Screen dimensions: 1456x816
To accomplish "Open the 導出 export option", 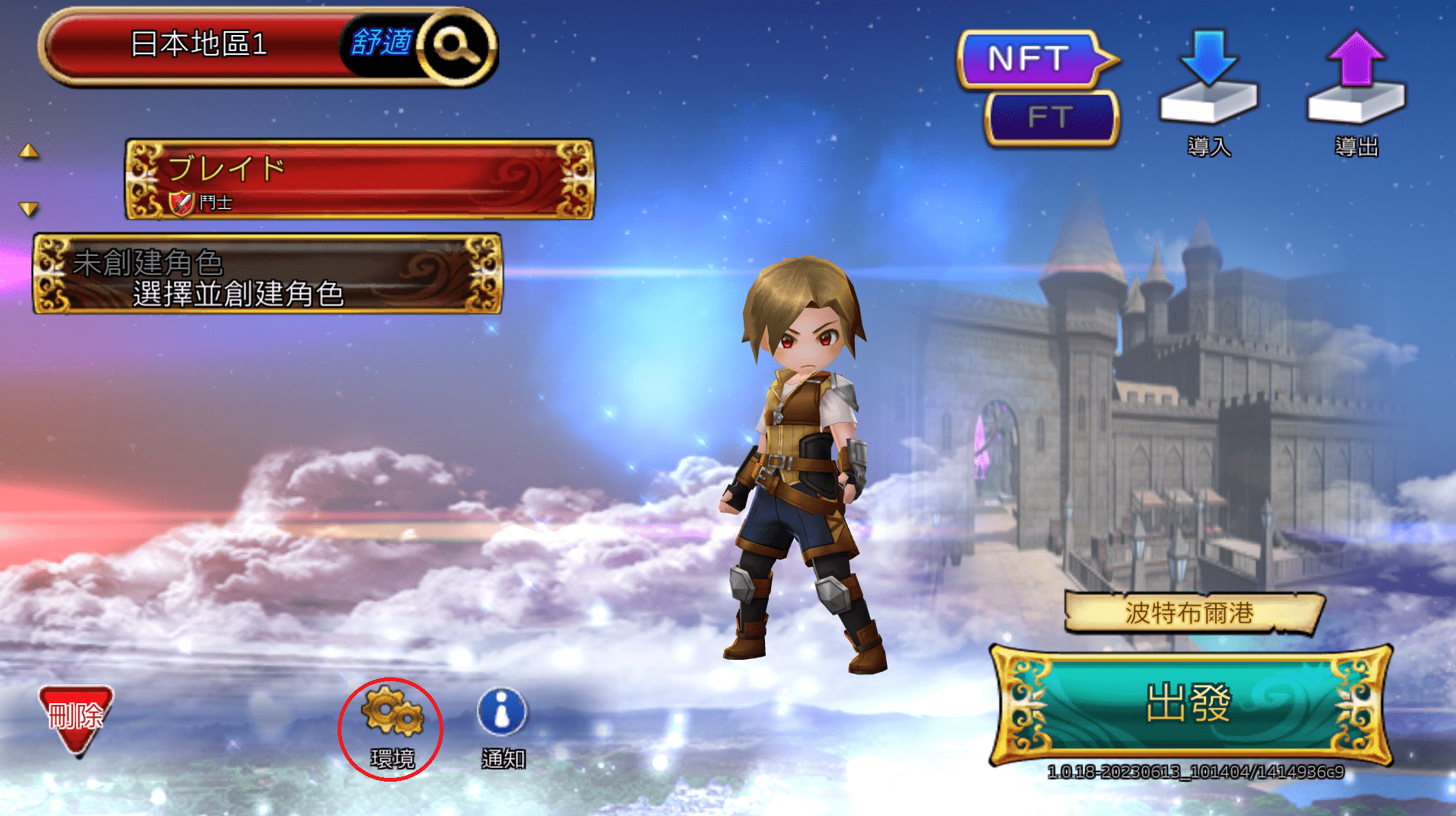I will click(1356, 91).
